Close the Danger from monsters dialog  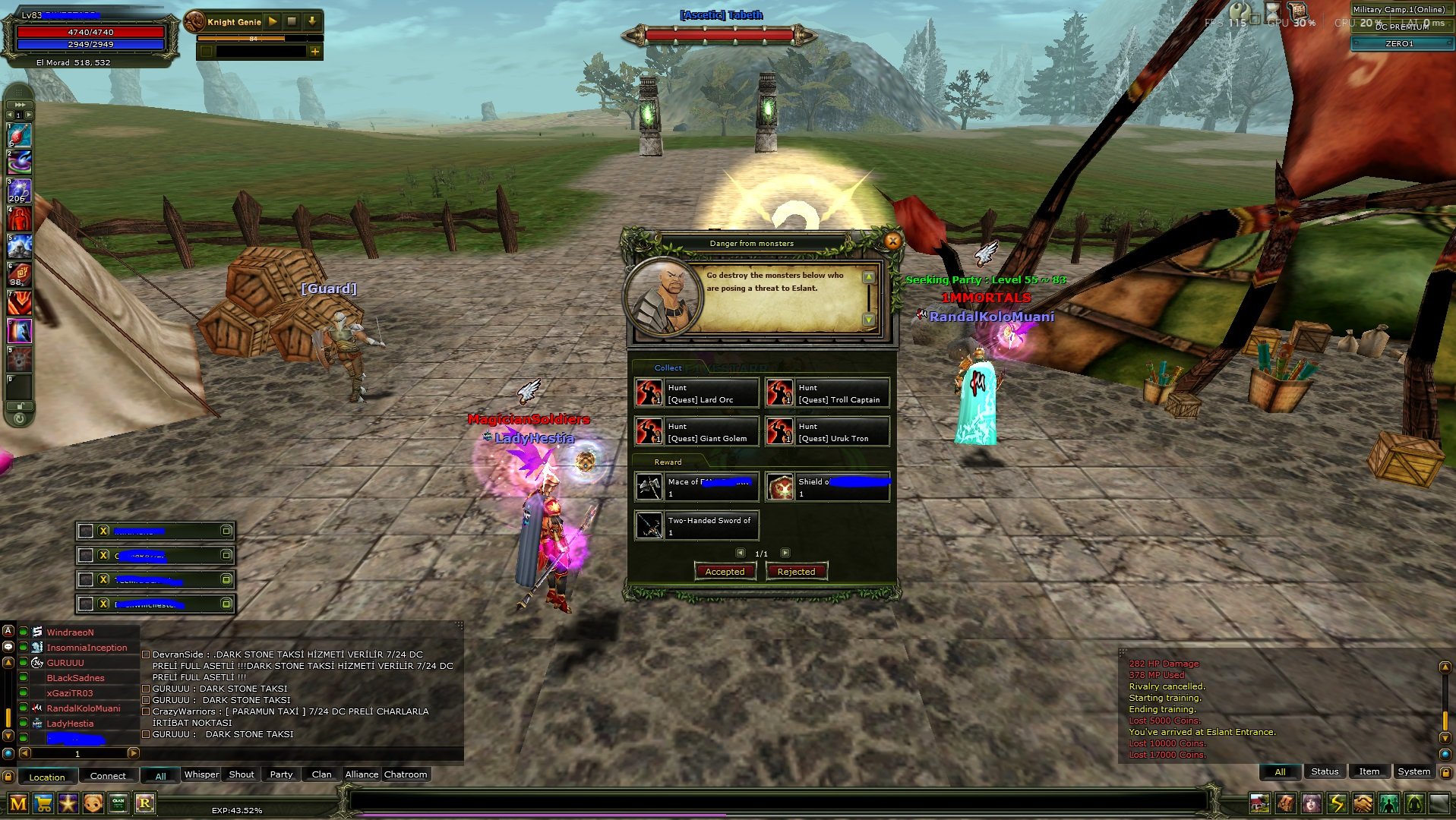[x=892, y=241]
